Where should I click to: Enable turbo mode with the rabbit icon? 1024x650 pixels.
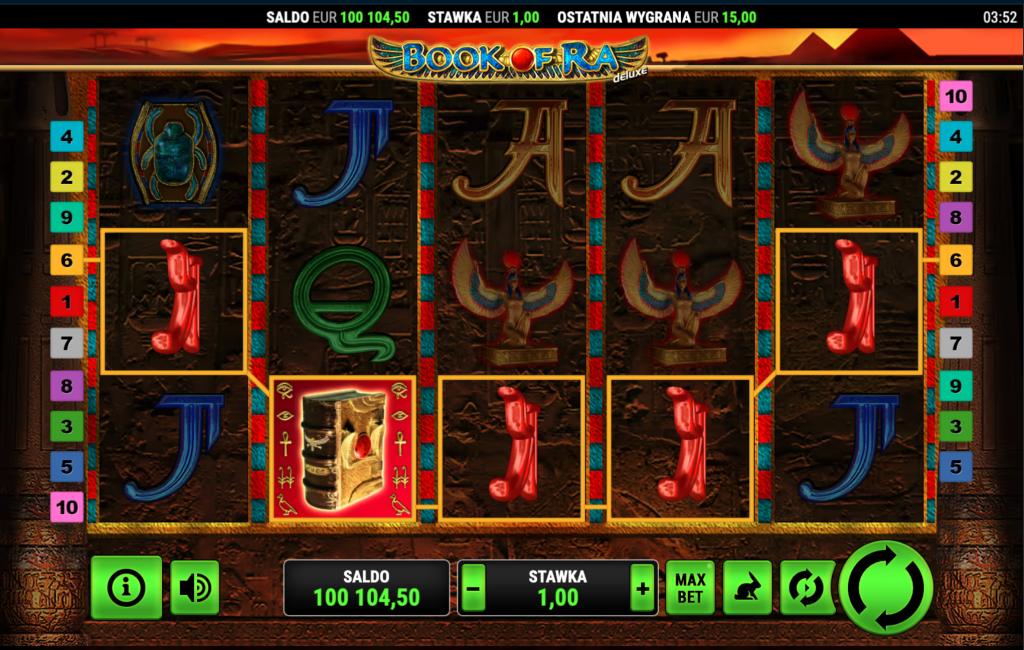click(x=746, y=588)
